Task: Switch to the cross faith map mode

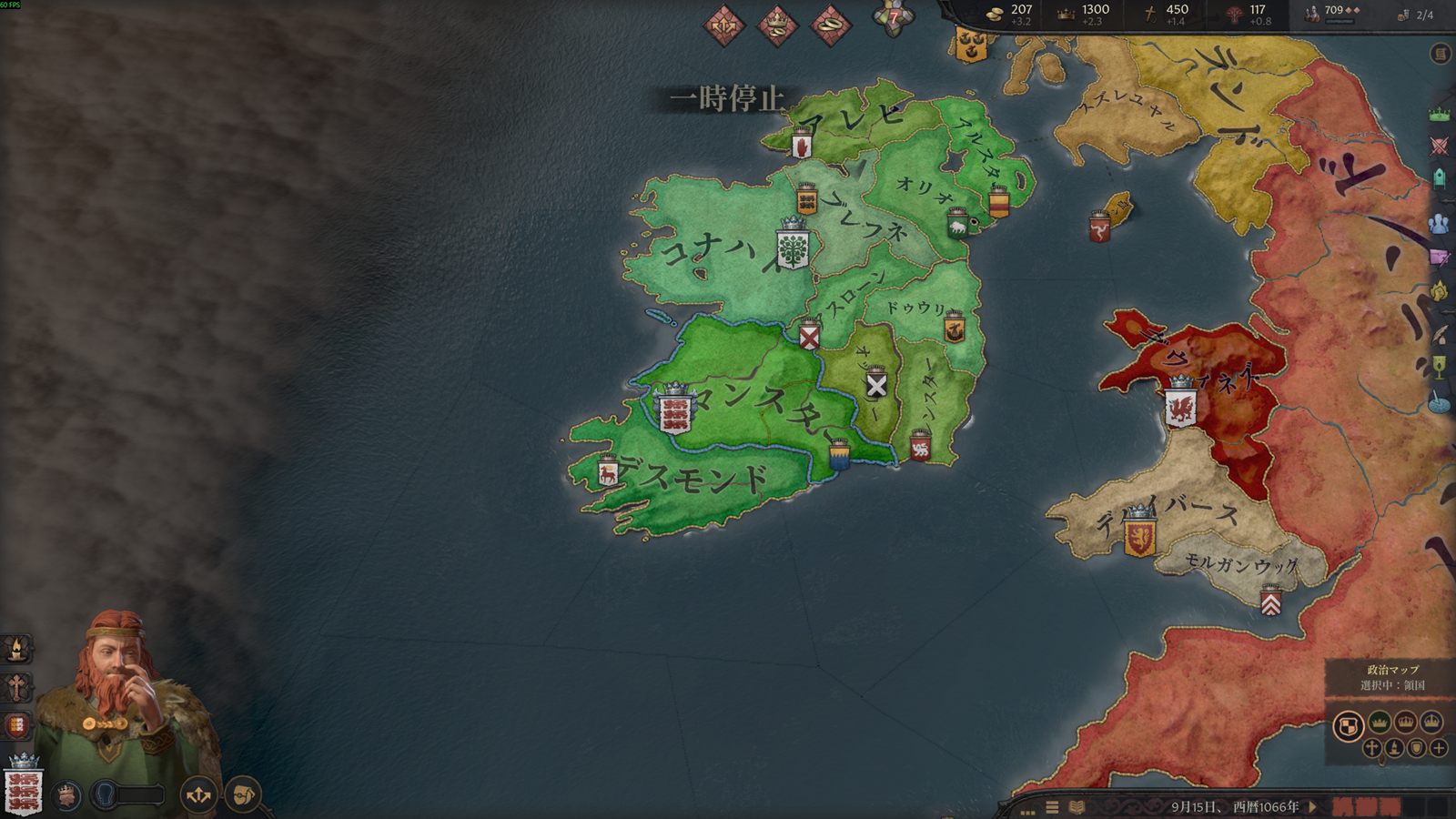Action: (x=1371, y=748)
